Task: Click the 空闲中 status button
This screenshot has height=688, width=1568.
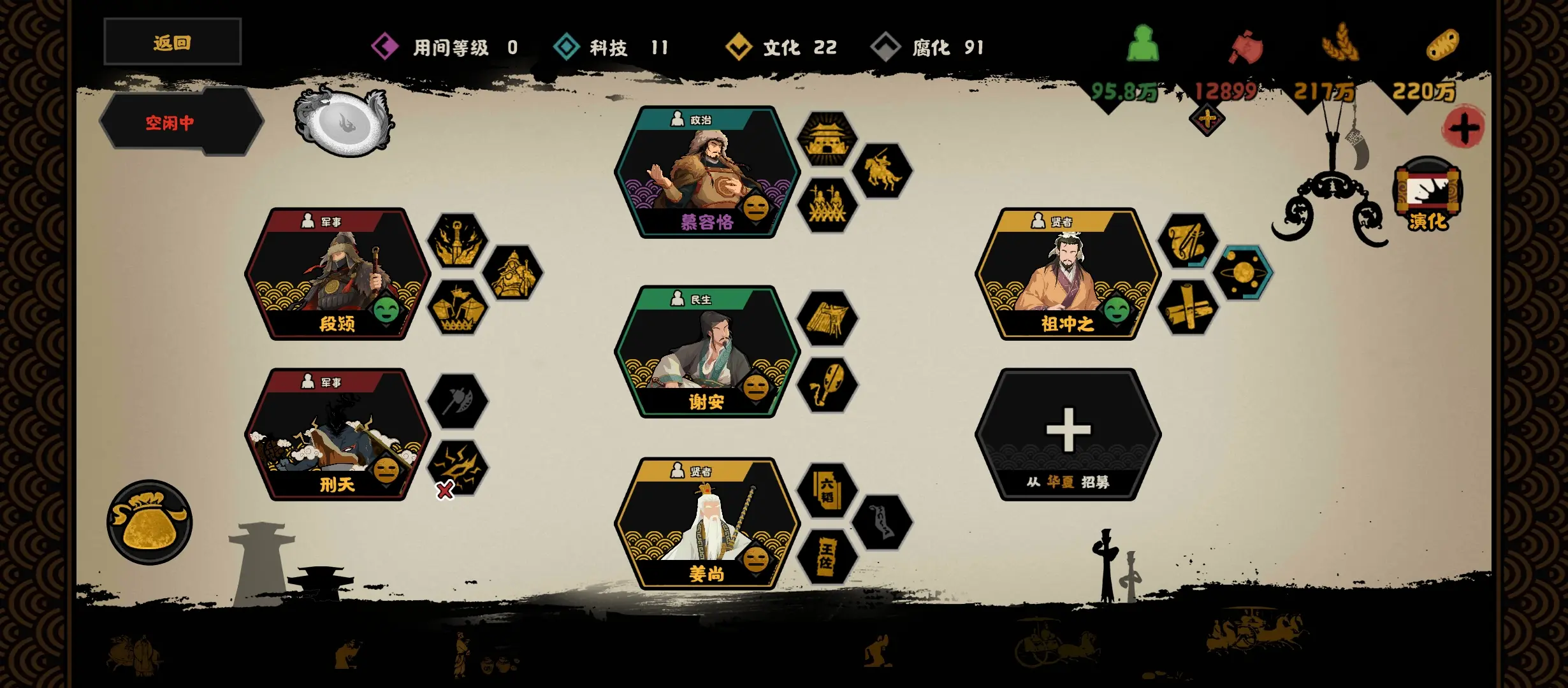Action: click(171, 122)
